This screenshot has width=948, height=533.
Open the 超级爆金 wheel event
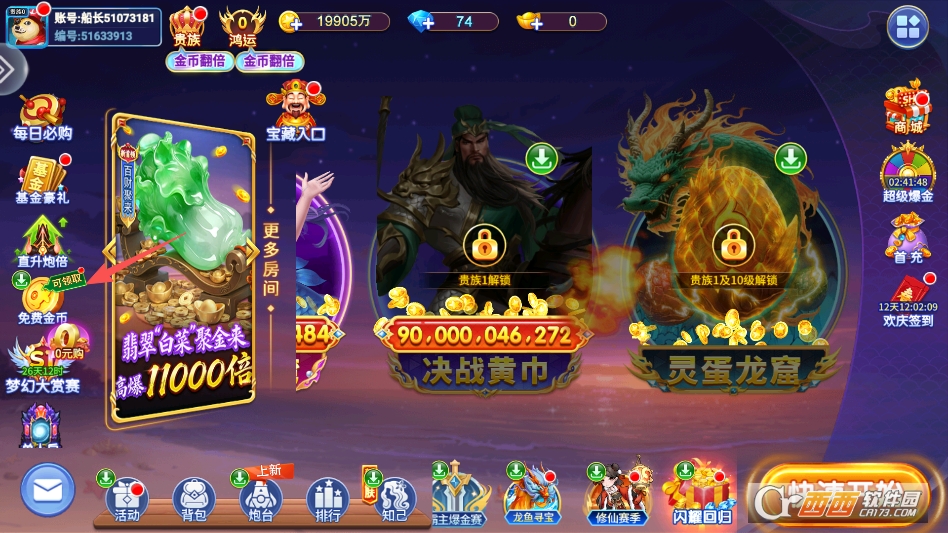click(x=907, y=172)
